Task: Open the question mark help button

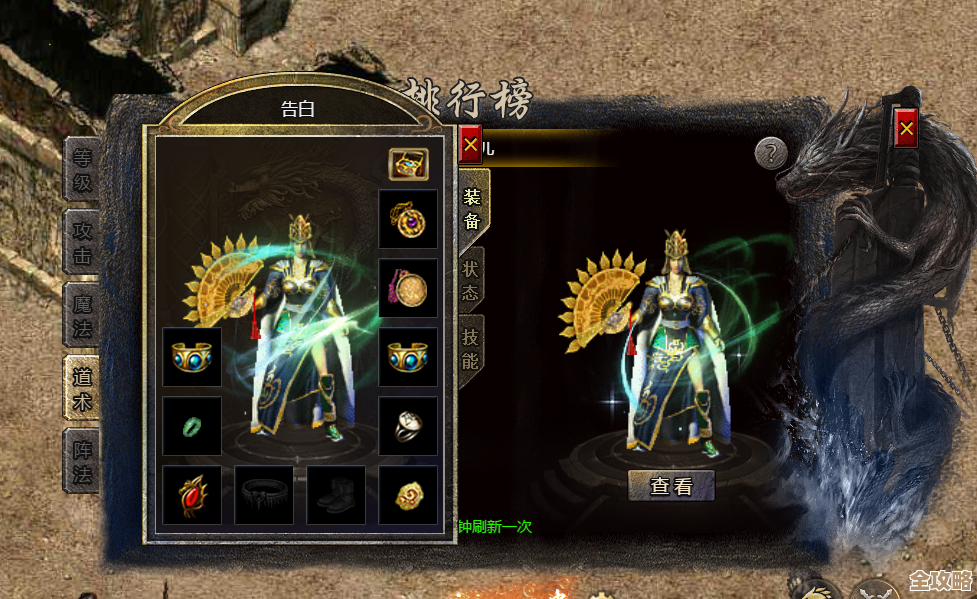Action: pyautogui.click(x=771, y=153)
